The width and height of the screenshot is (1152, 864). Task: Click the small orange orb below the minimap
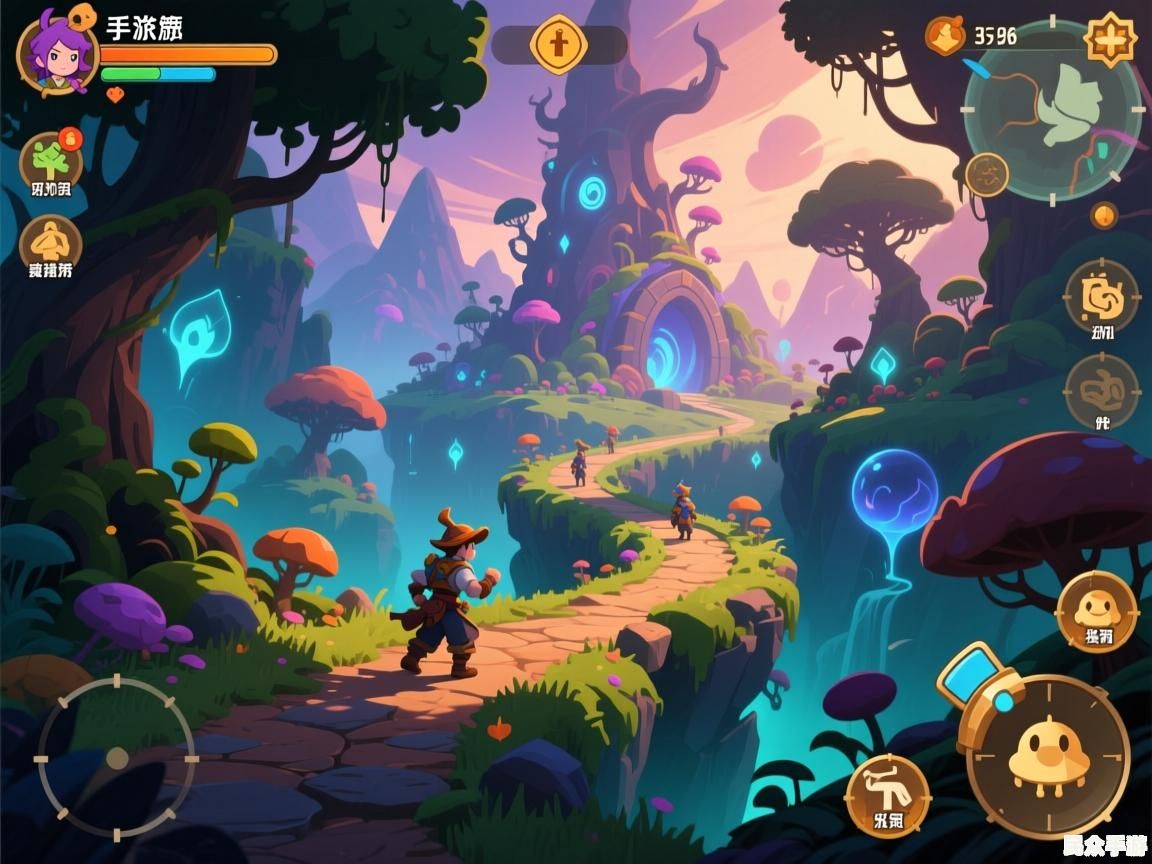[1104, 215]
